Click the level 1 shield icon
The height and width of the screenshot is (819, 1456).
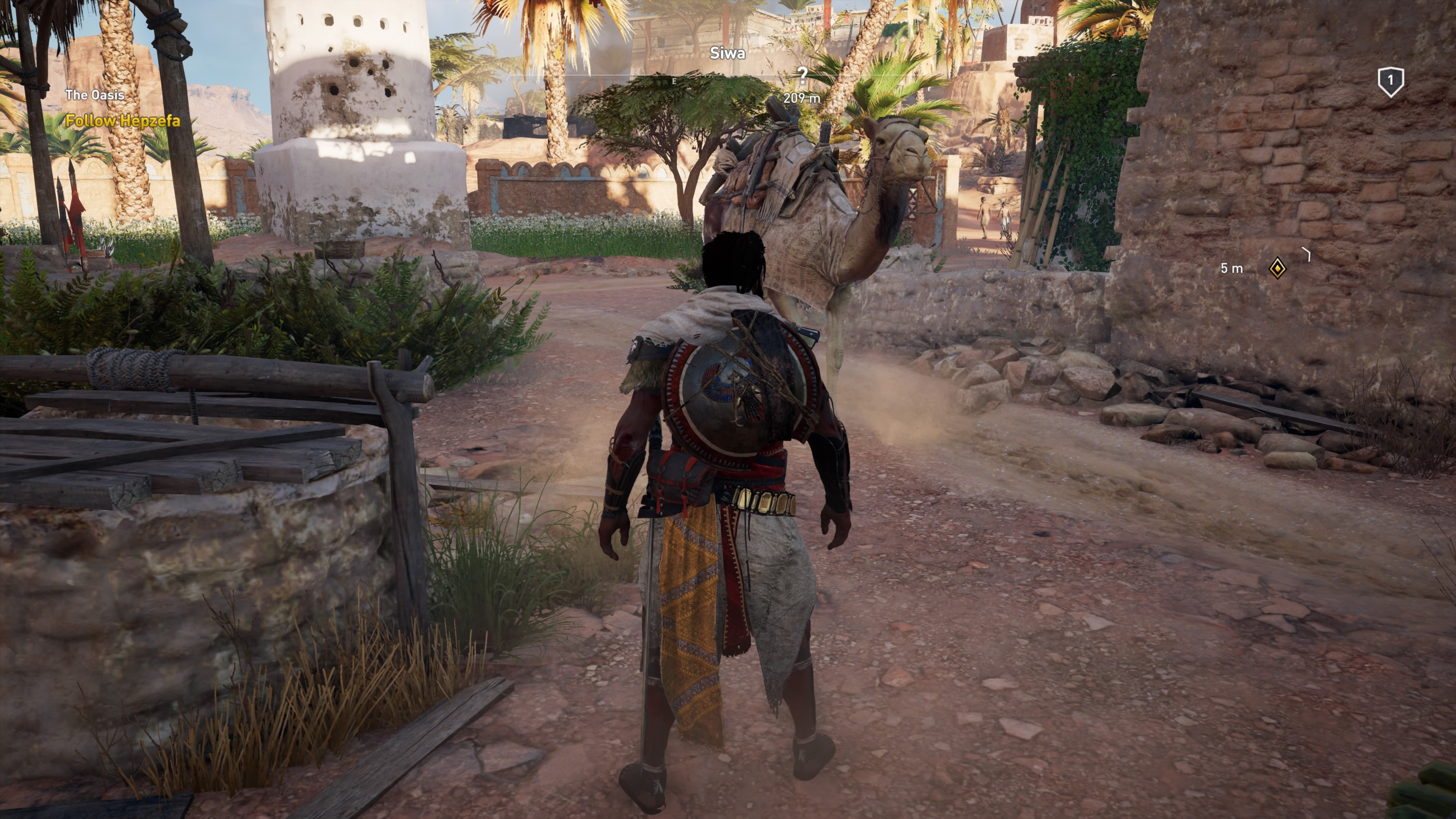tap(1390, 82)
